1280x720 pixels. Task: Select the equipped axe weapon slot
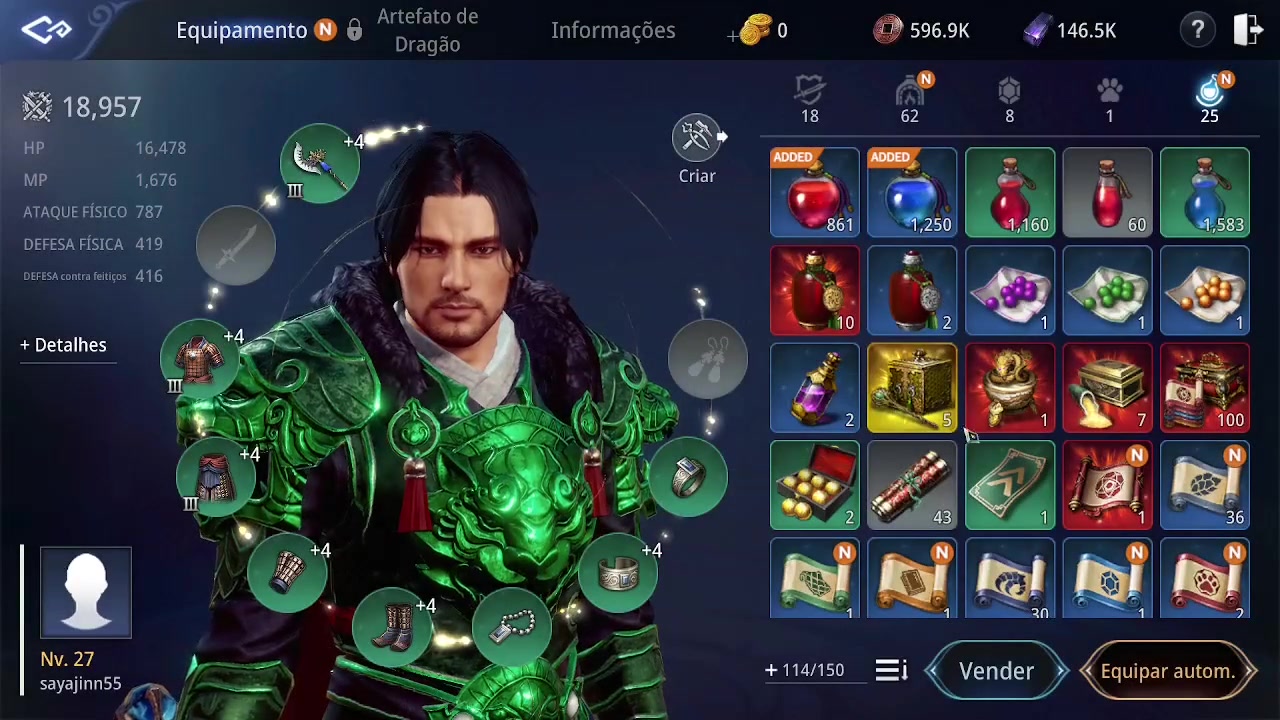(319, 162)
